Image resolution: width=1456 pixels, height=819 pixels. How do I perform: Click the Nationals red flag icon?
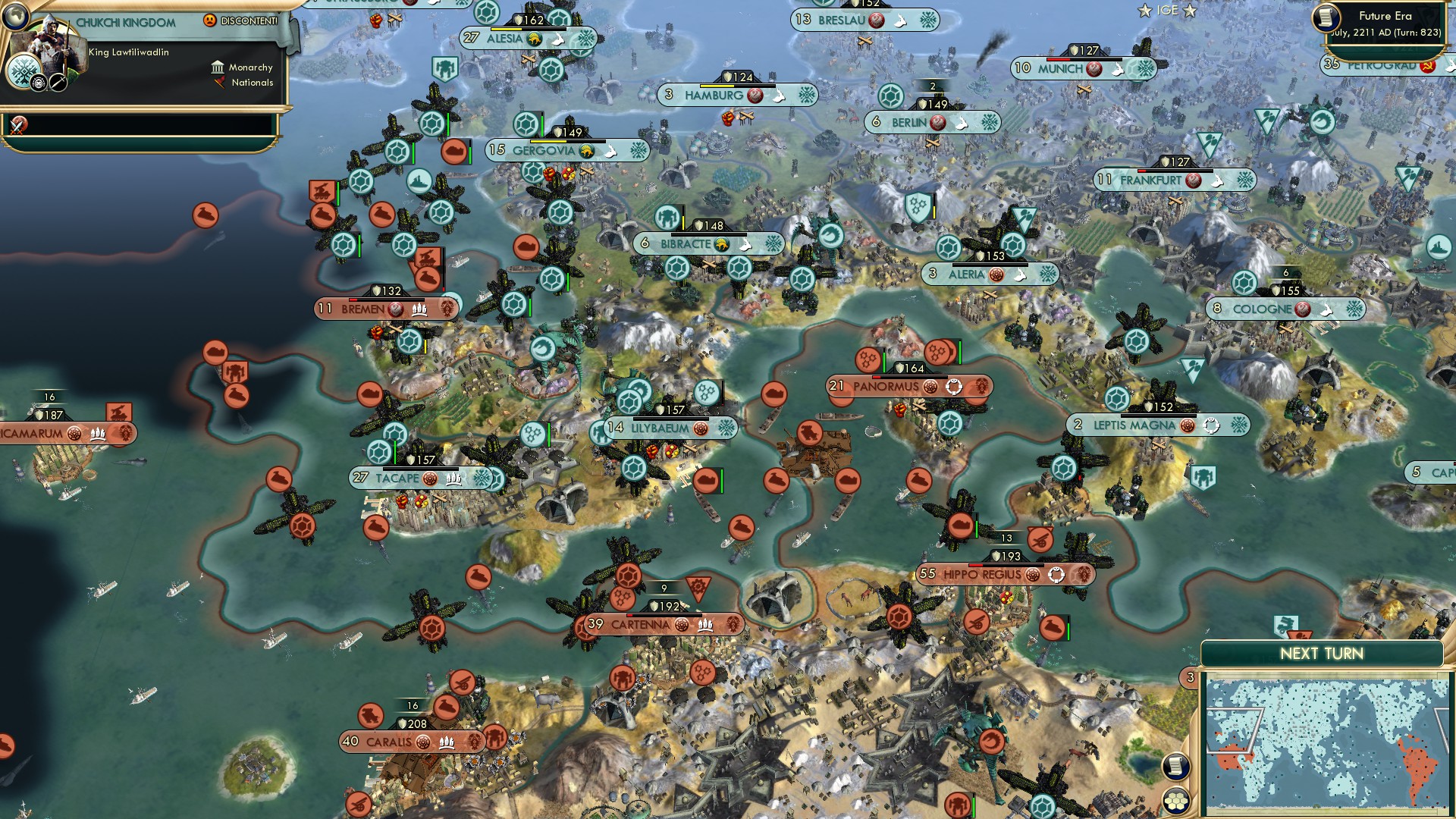click(x=221, y=82)
